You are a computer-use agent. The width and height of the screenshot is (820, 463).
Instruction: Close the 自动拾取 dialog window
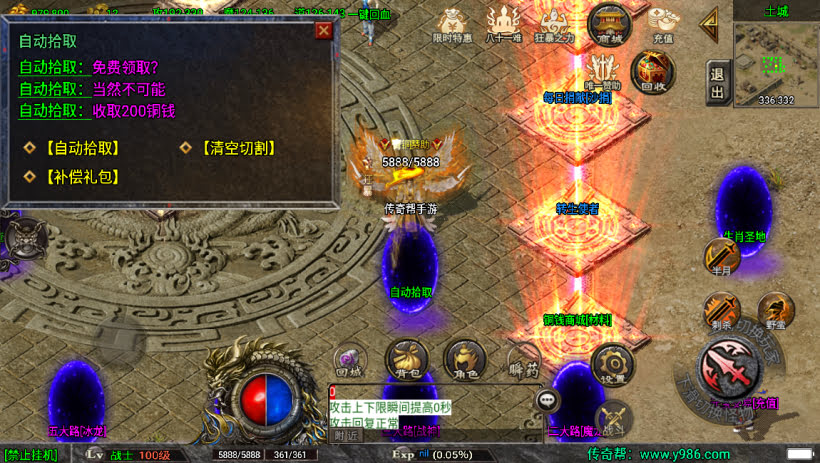point(323,30)
